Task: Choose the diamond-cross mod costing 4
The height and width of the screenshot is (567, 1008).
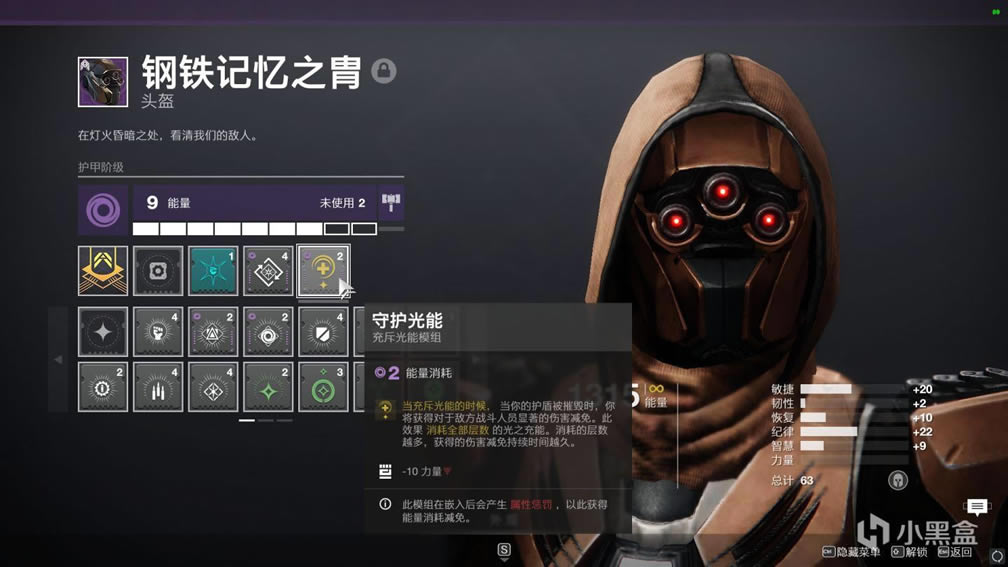Action: click(x=213, y=387)
